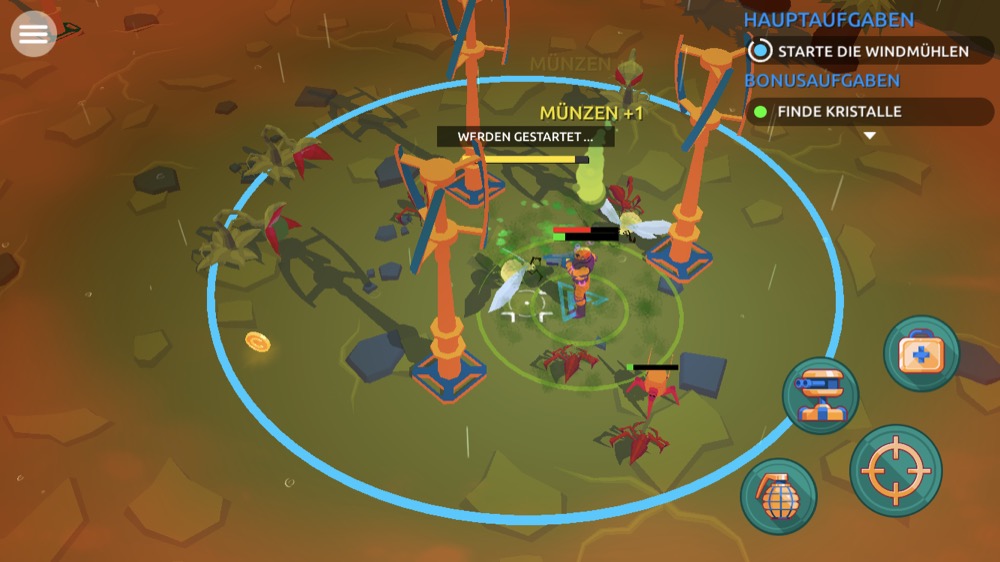
Task: Throw a grenade
Action: point(779,496)
